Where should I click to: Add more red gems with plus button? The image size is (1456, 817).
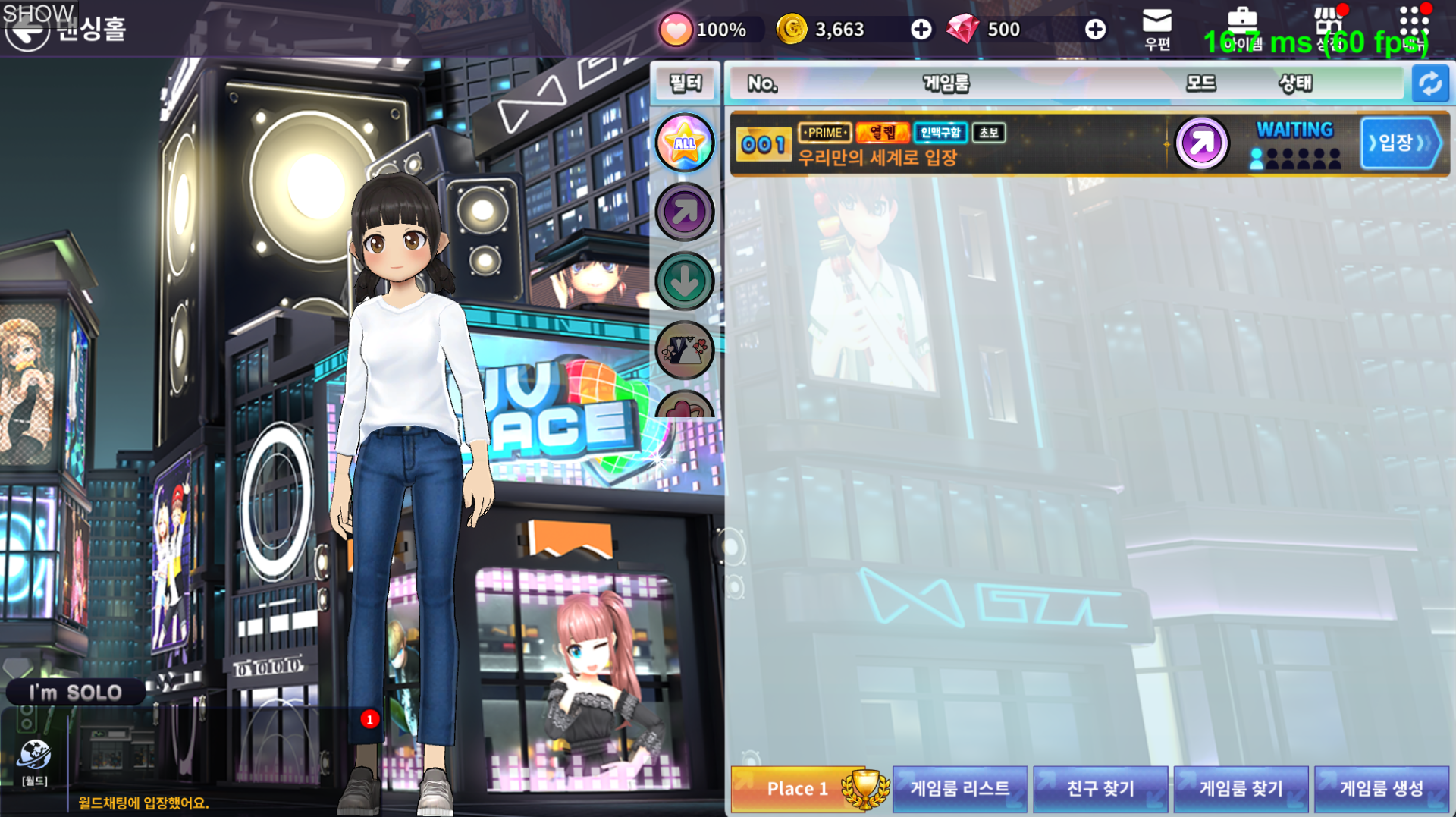[x=1094, y=30]
